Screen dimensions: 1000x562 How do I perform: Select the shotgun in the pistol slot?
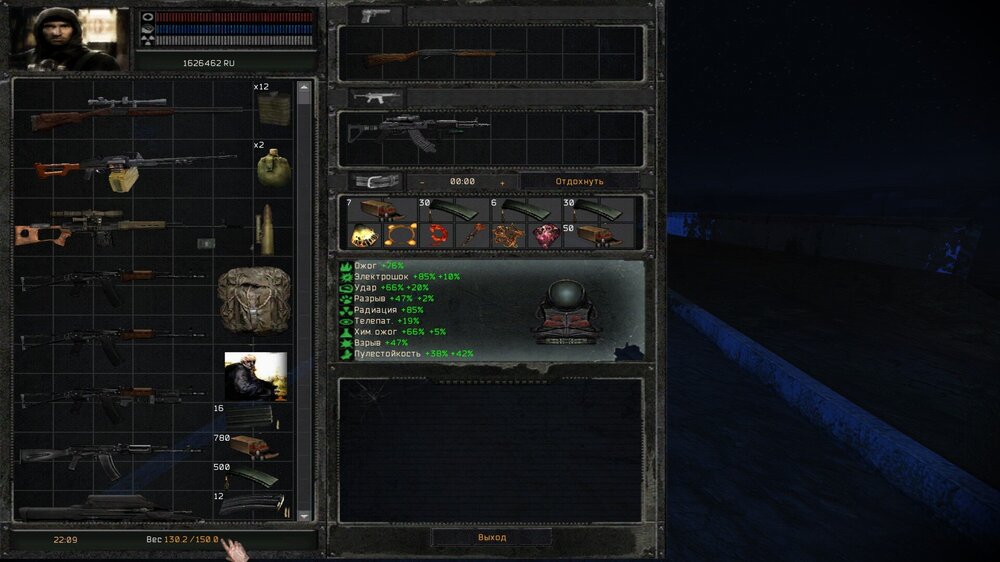click(430, 55)
